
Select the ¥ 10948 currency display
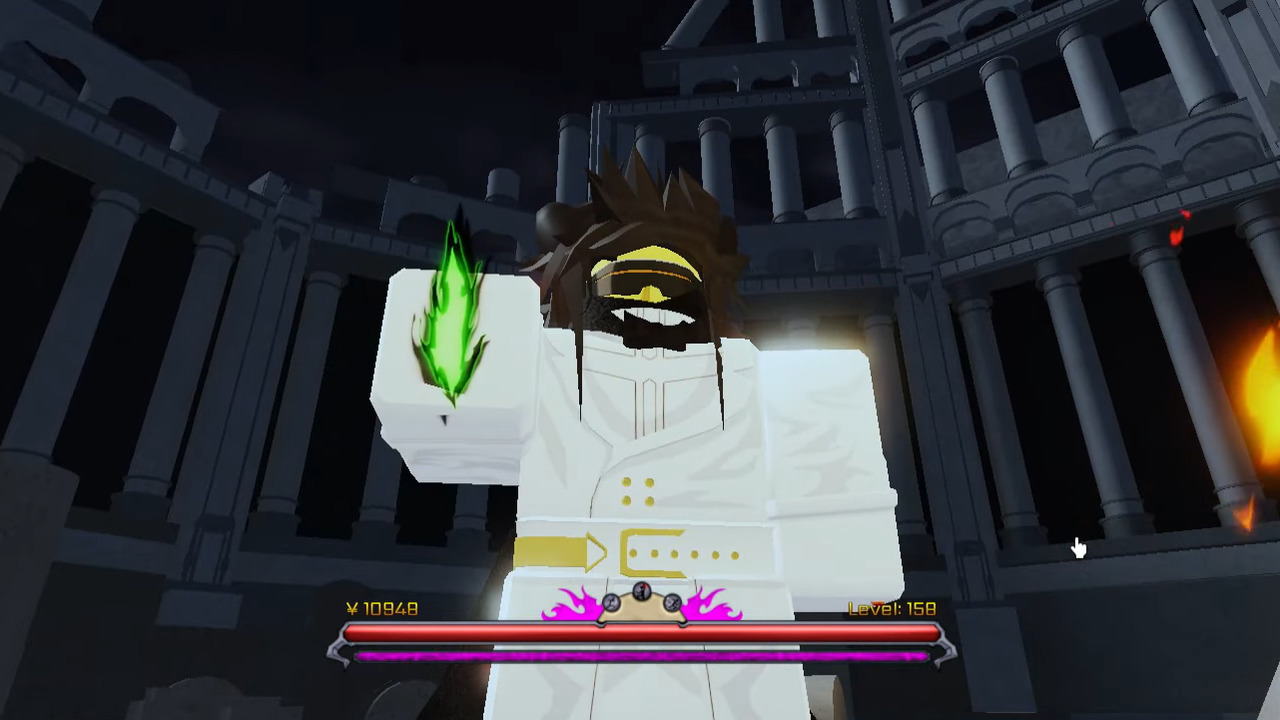[380, 608]
